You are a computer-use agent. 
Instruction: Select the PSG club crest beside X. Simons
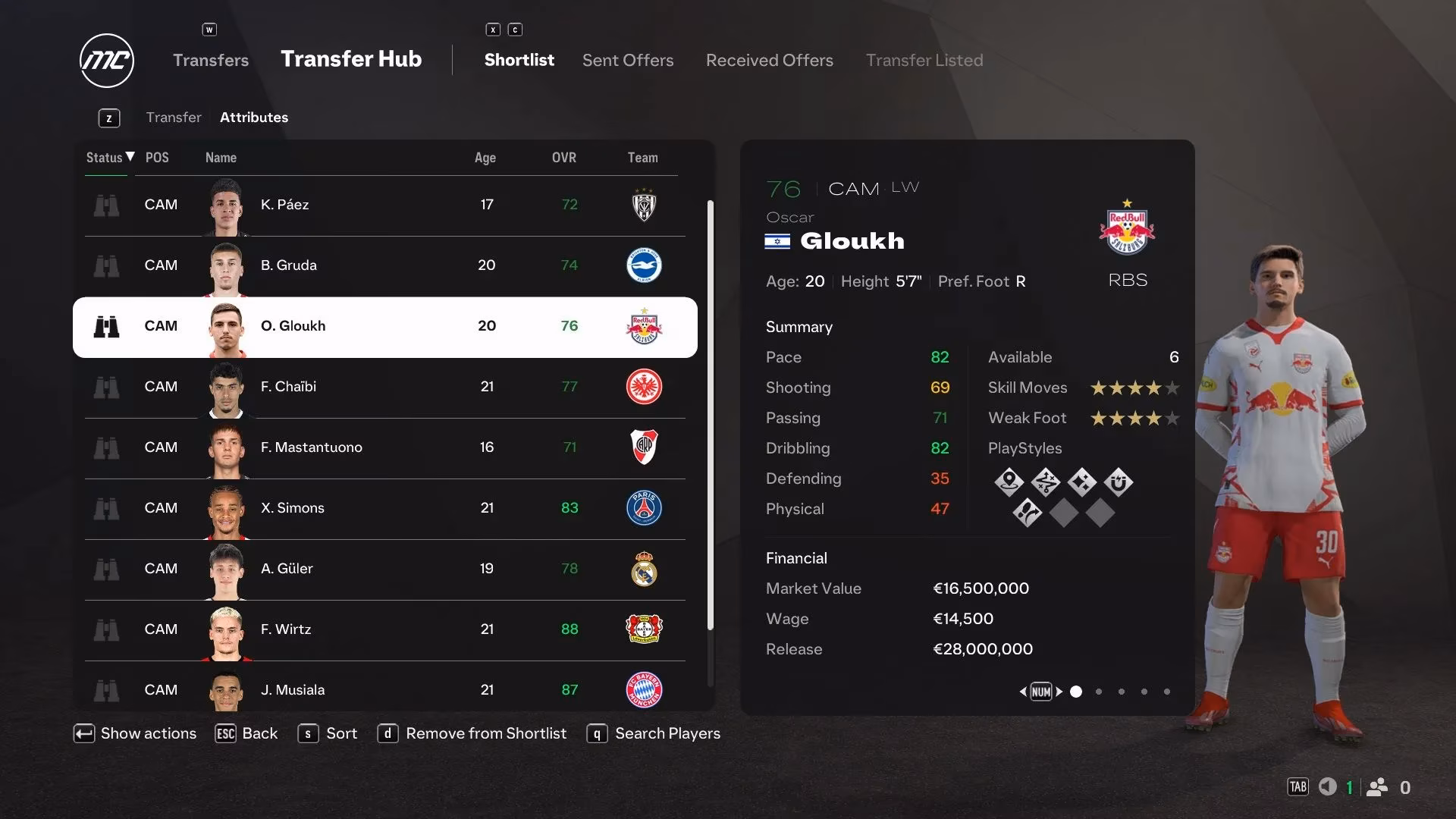point(644,508)
